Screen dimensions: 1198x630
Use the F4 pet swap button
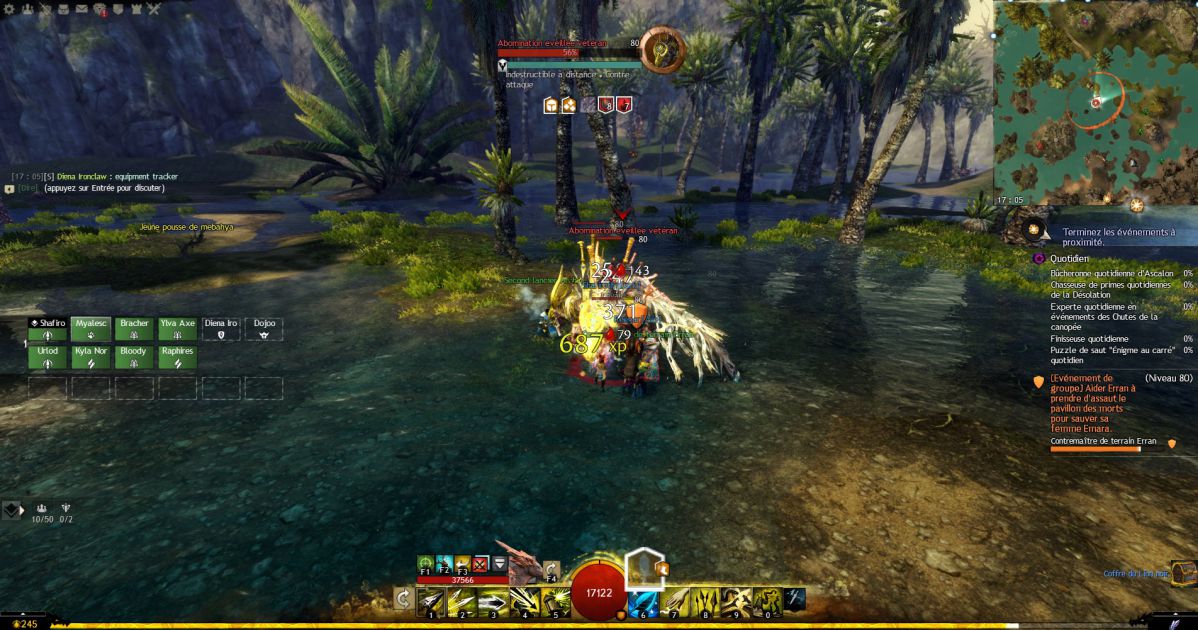tap(551, 571)
